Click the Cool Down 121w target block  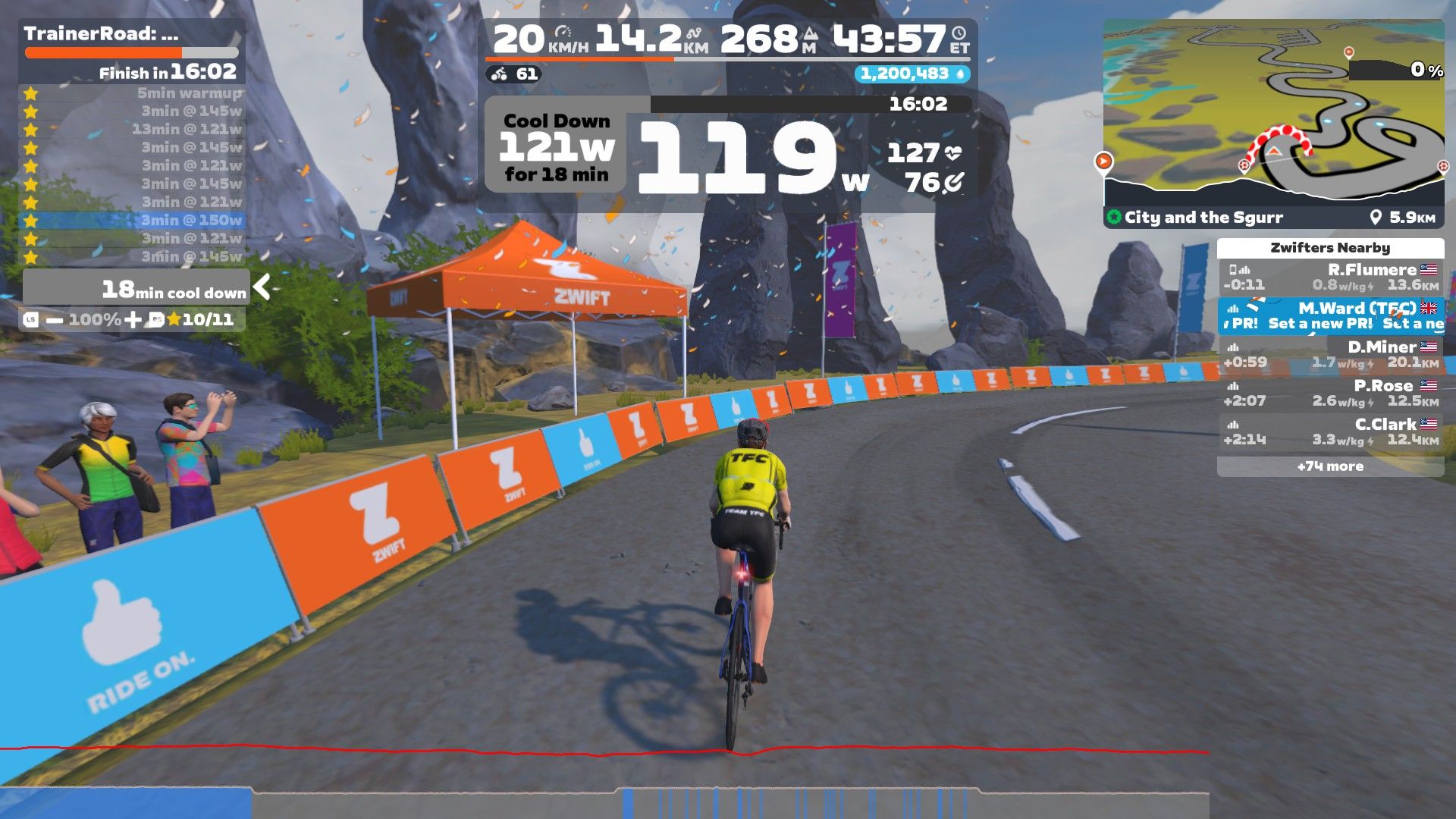(x=557, y=148)
